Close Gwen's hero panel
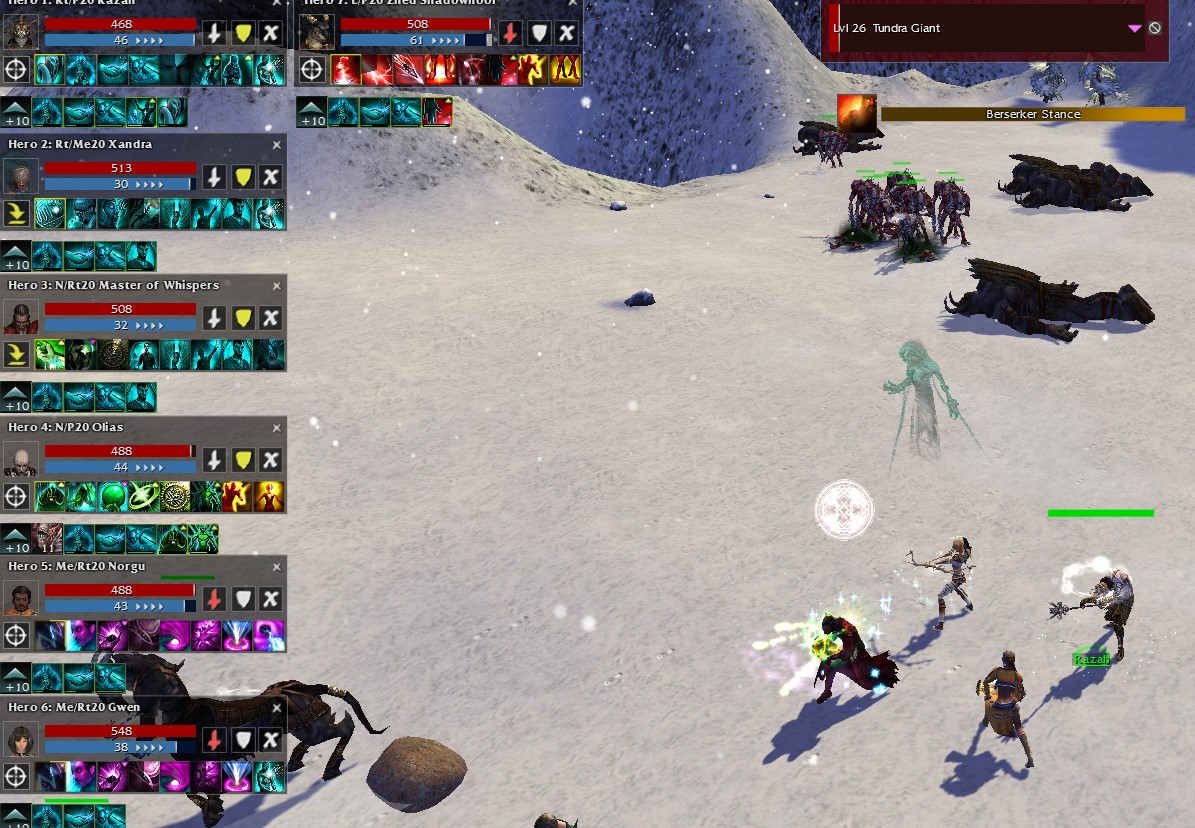Viewport: 1195px width, 828px height. pos(277,708)
